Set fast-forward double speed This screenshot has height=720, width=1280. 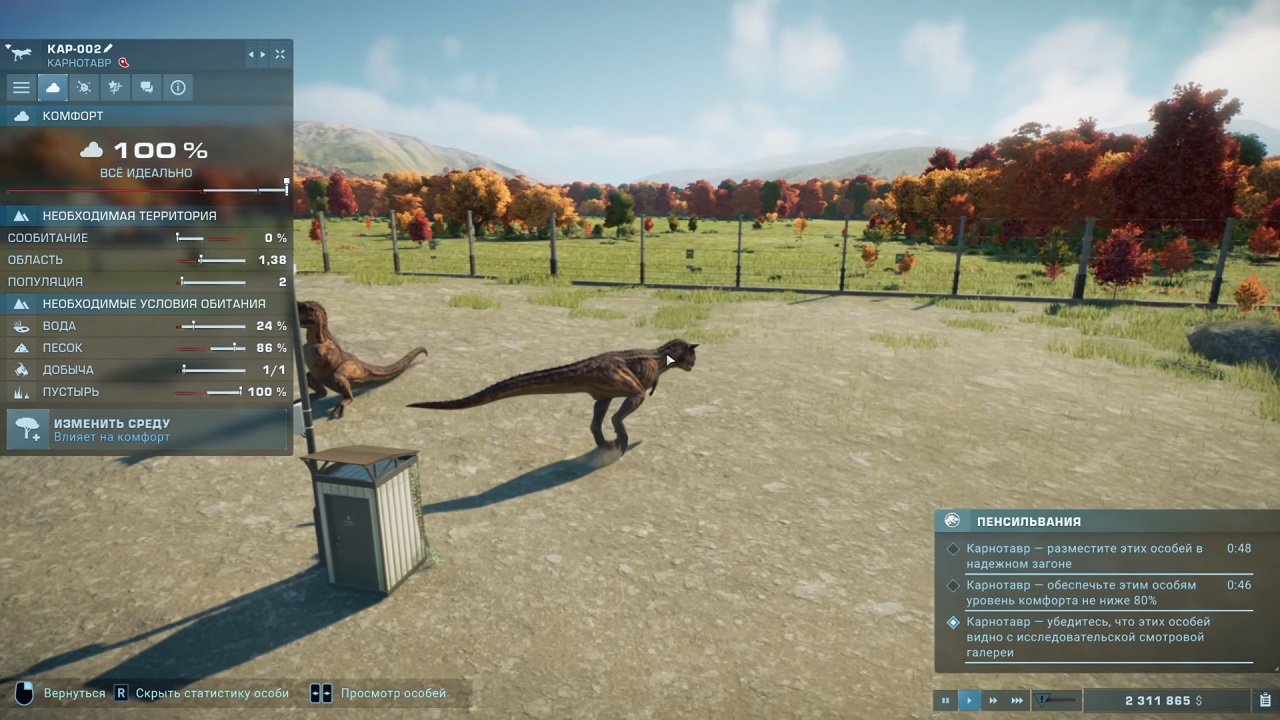point(993,701)
